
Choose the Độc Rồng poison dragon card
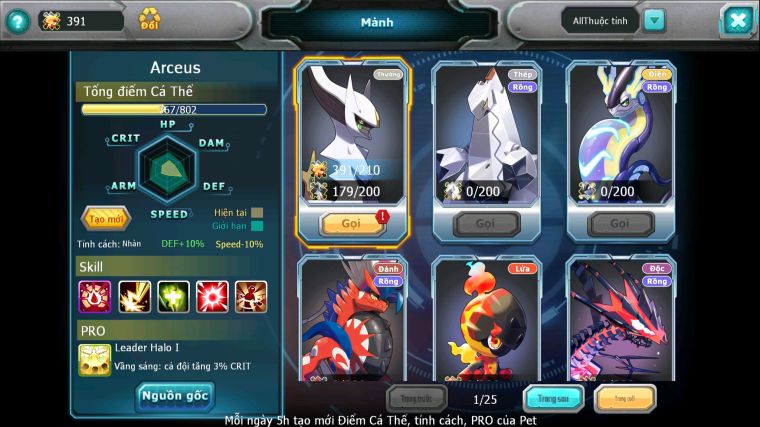(621, 318)
